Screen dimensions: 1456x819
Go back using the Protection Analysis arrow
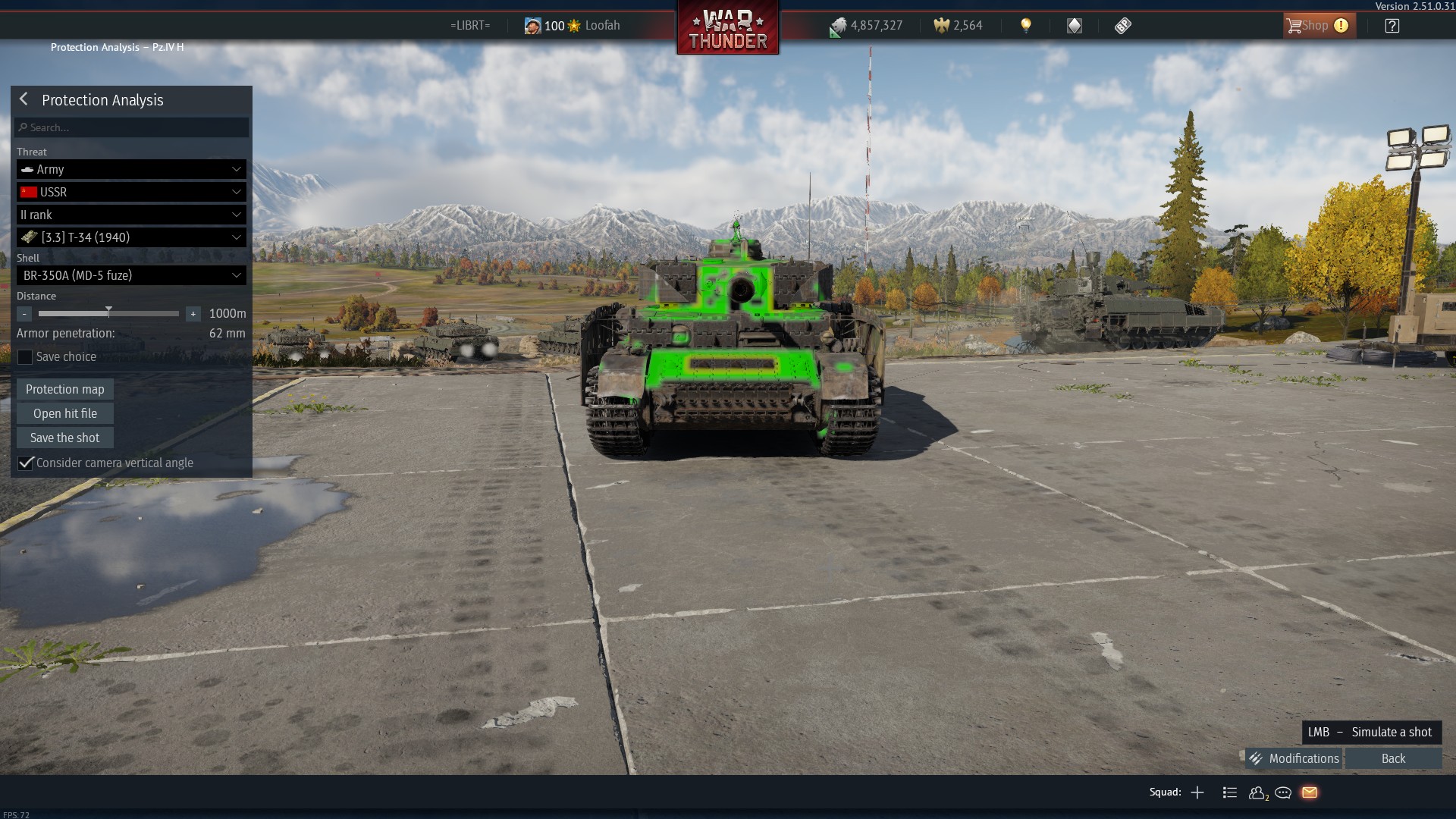pos(24,99)
